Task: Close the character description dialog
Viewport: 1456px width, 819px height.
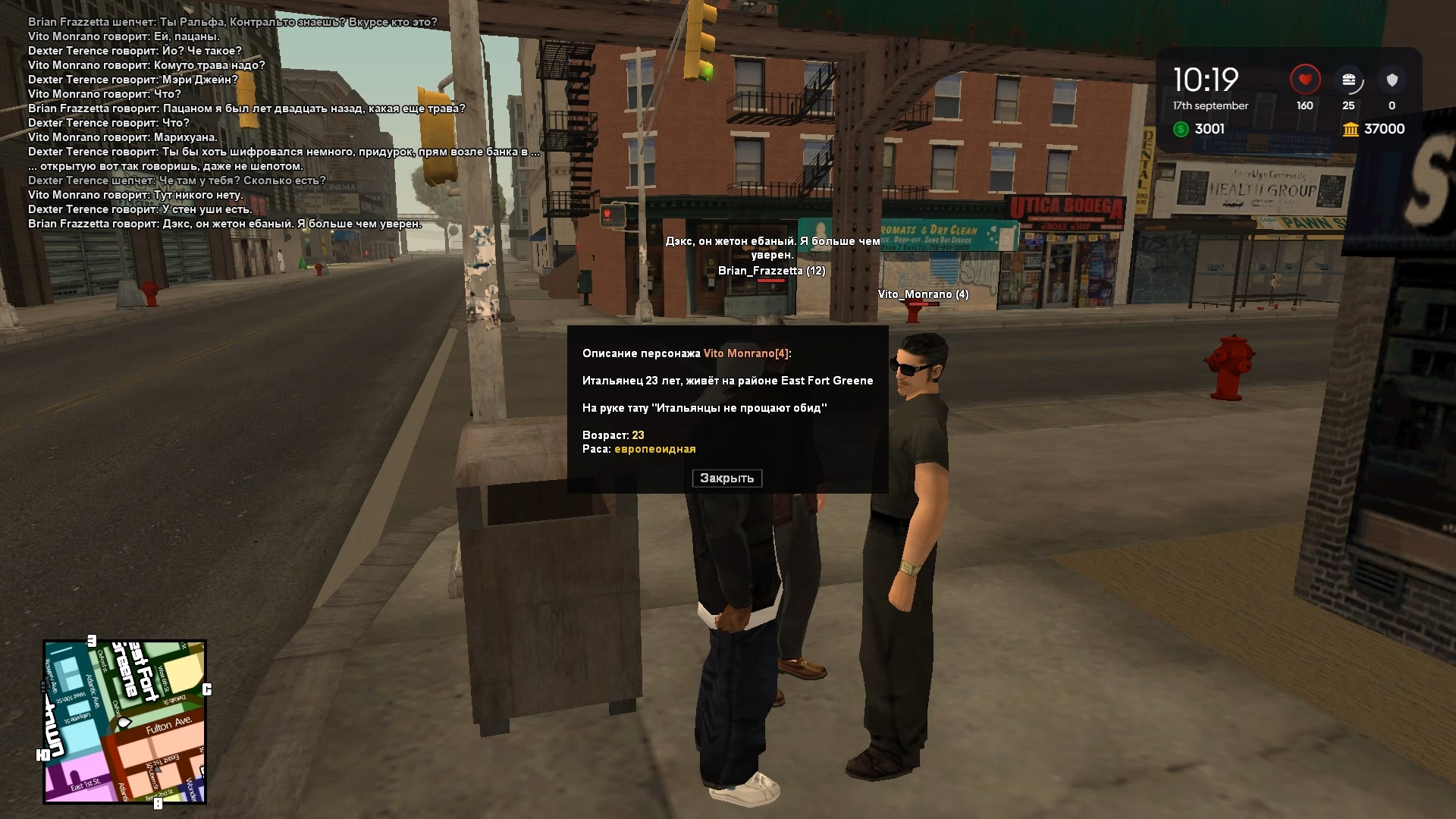Action: pos(726,479)
